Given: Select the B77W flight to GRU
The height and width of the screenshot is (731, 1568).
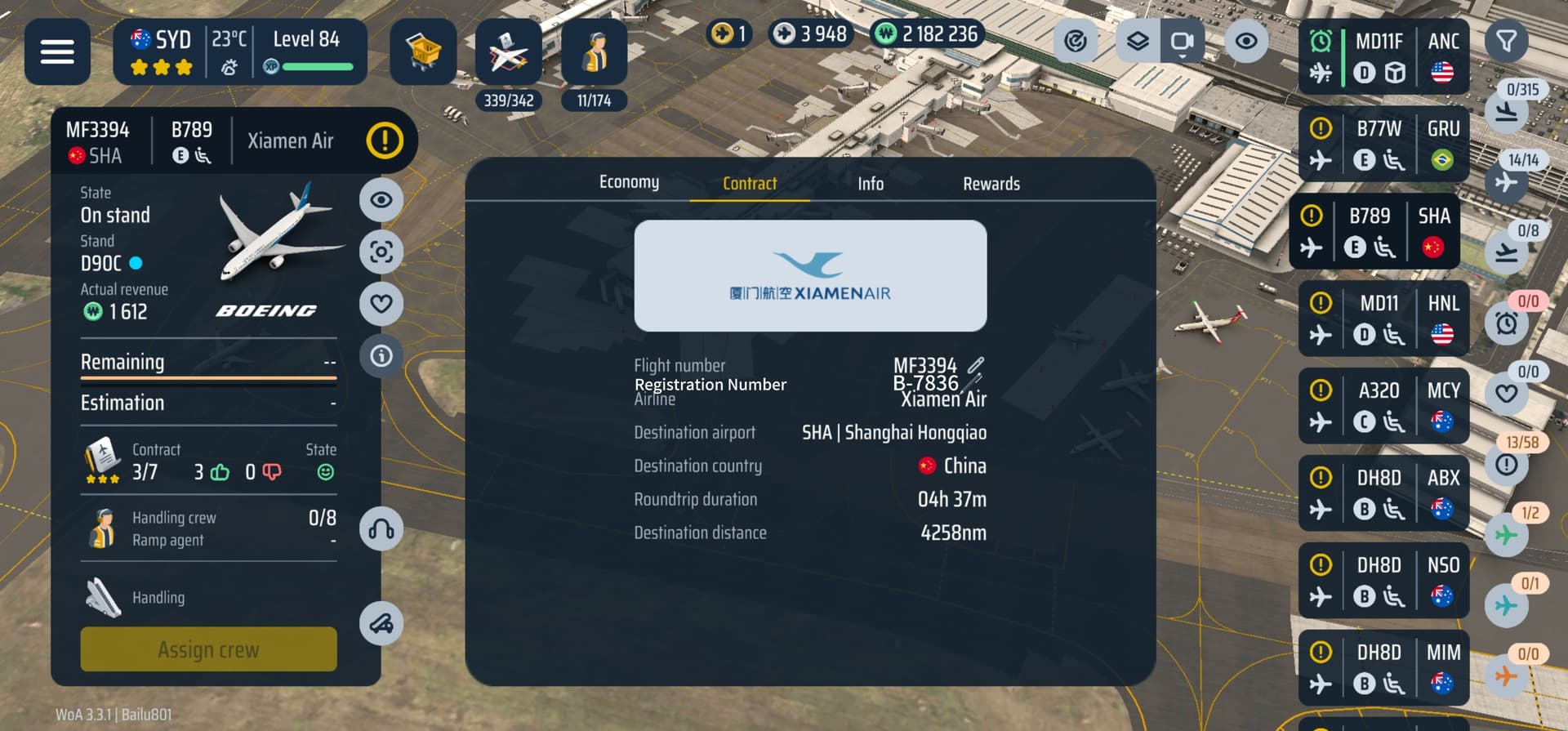Looking at the screenshot, I should tap(1383, 145).
